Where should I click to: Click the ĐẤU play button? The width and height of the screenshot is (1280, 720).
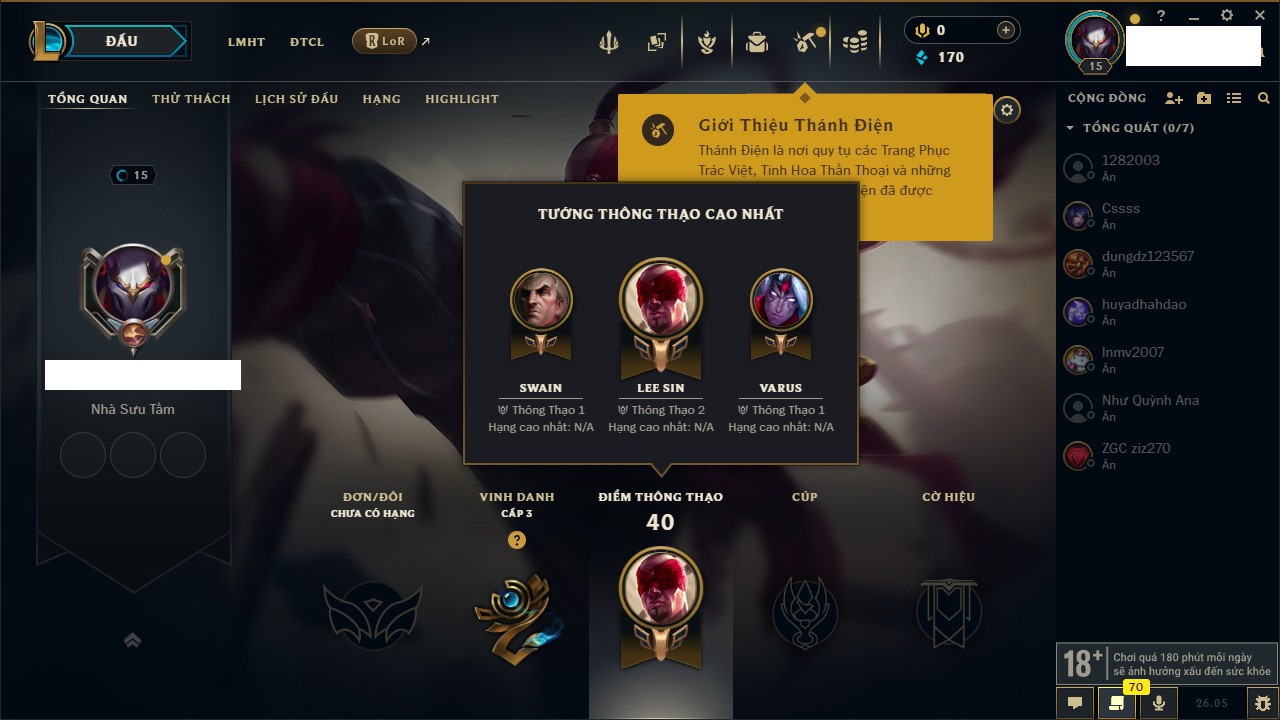pos(122,41)
